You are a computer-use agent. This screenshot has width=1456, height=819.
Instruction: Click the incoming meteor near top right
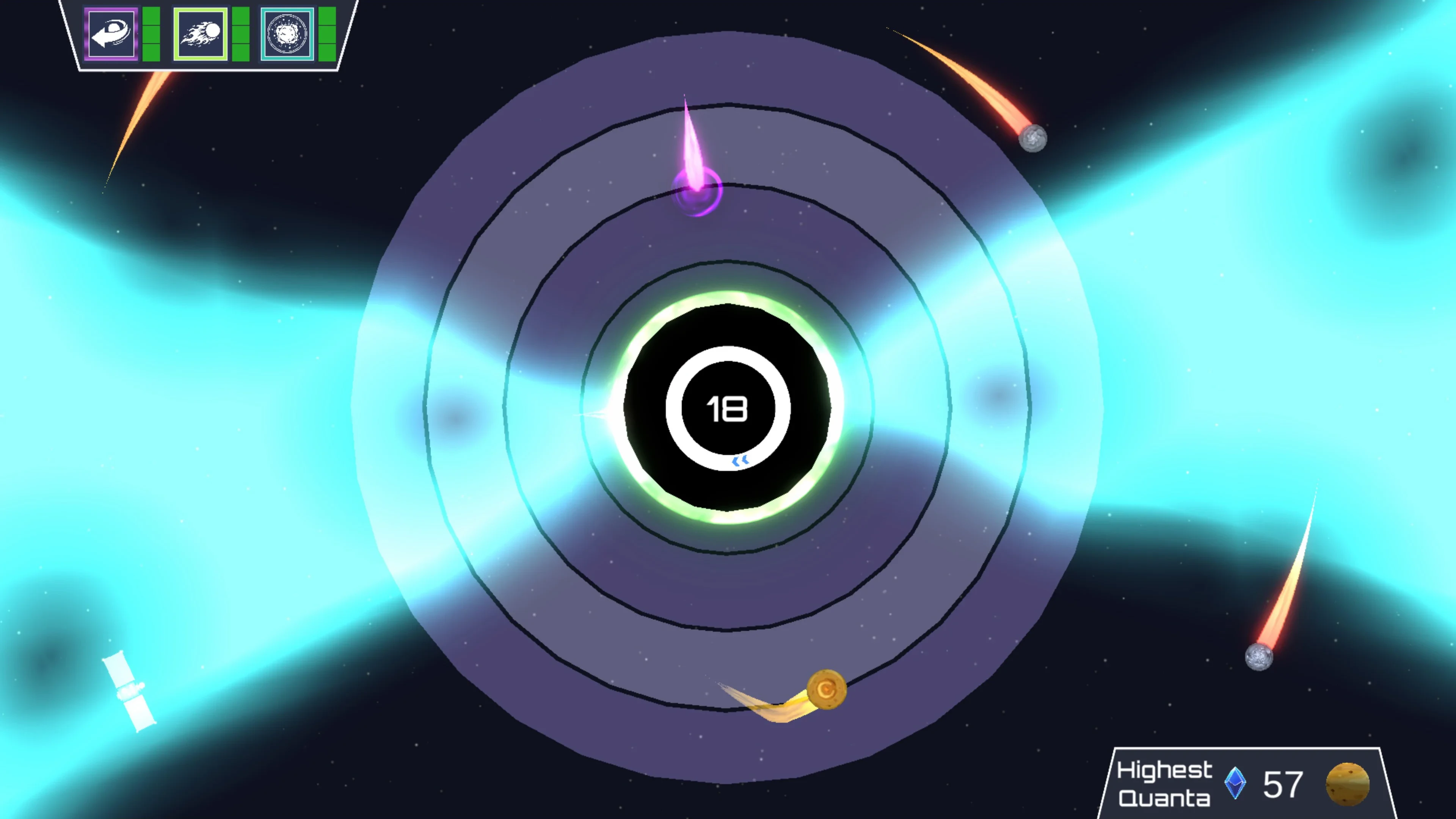(x=1033, y=138)
